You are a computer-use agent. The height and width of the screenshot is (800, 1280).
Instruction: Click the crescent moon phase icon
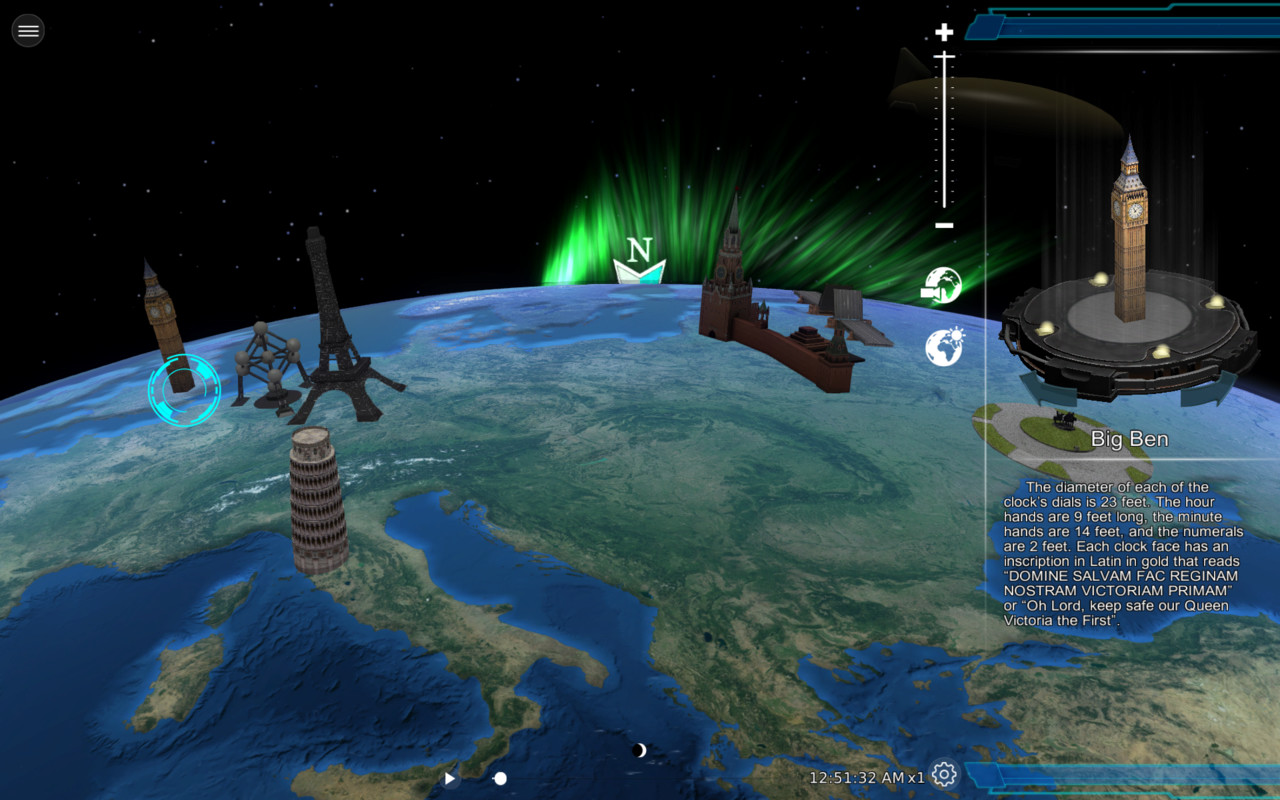(638, 748)
